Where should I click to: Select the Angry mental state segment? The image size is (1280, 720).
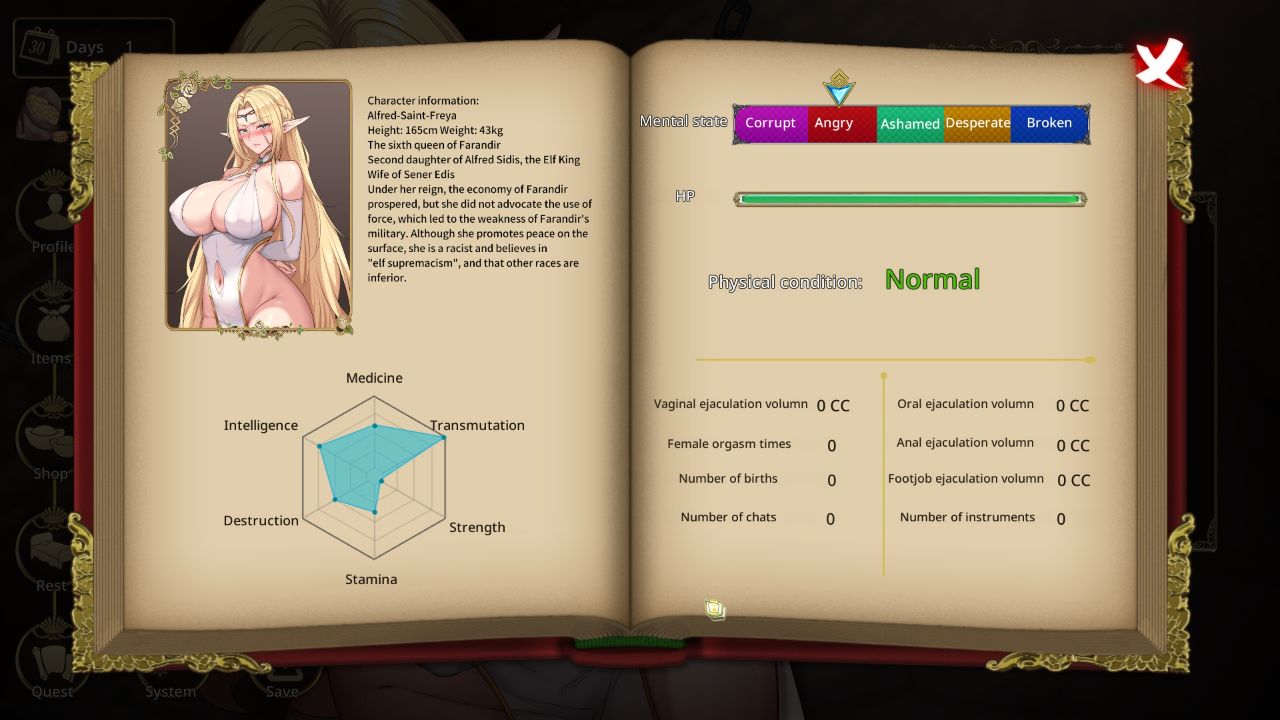coord(835,123)
